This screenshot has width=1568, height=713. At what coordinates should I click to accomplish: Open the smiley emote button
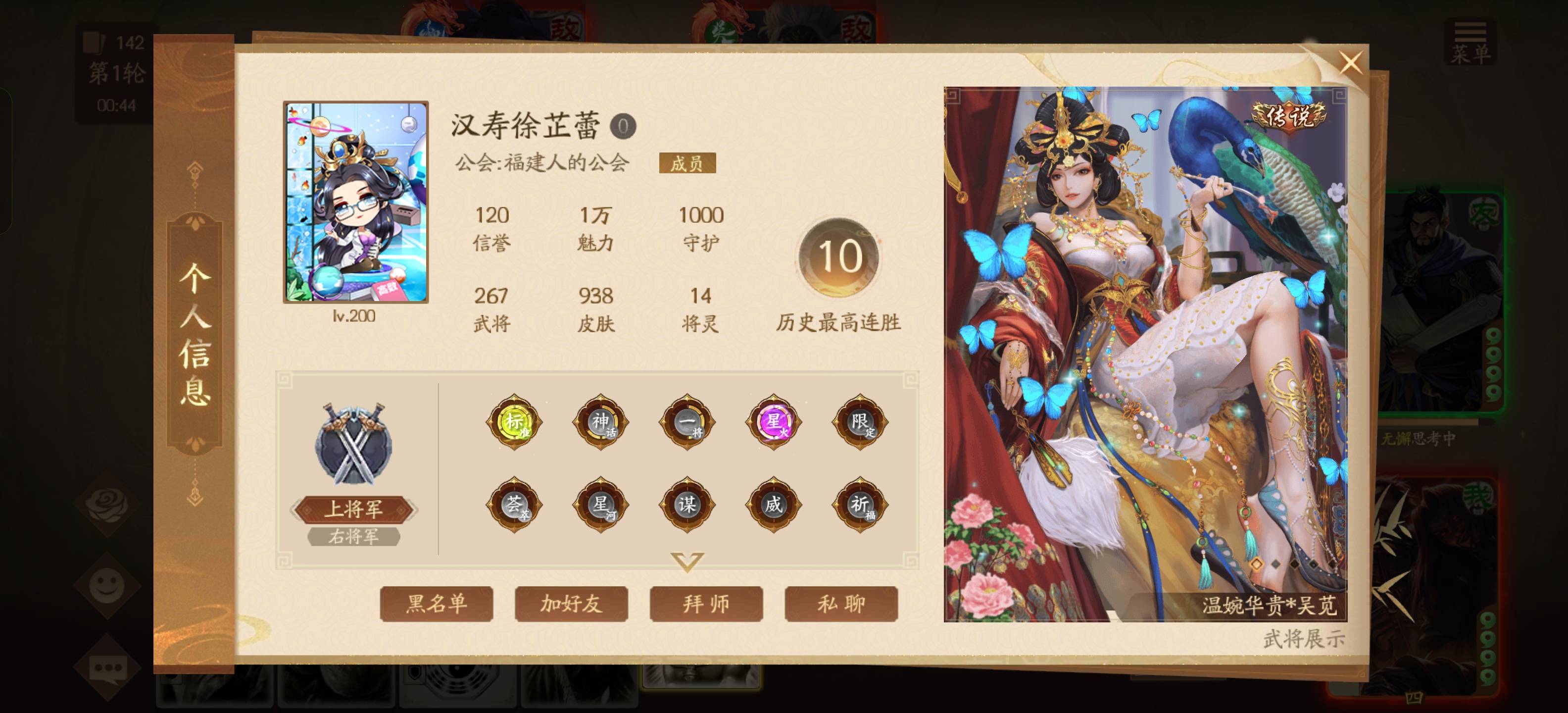(x=107, y=586)
